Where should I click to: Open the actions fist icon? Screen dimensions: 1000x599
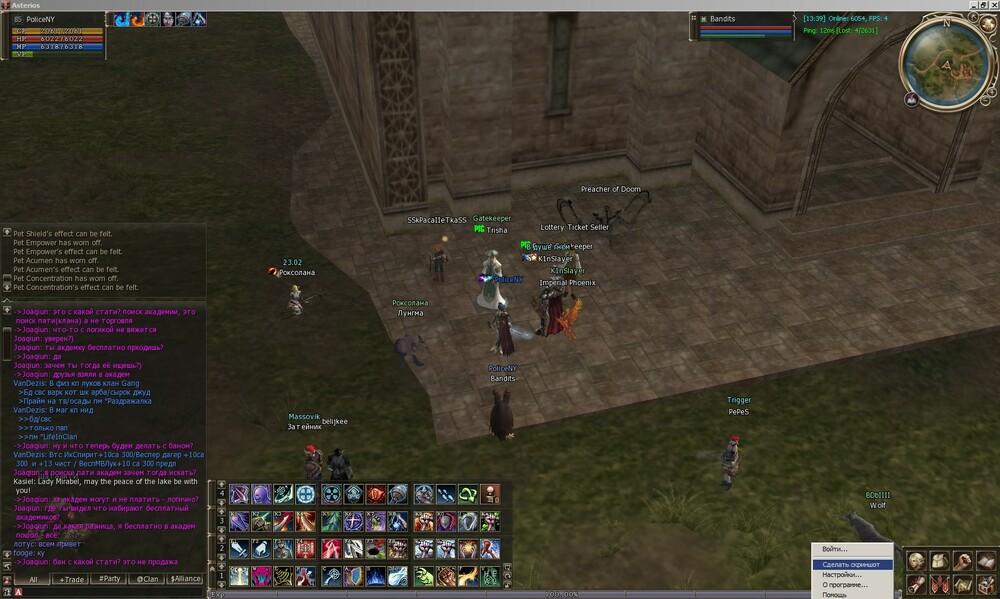(x=962, y=561)
